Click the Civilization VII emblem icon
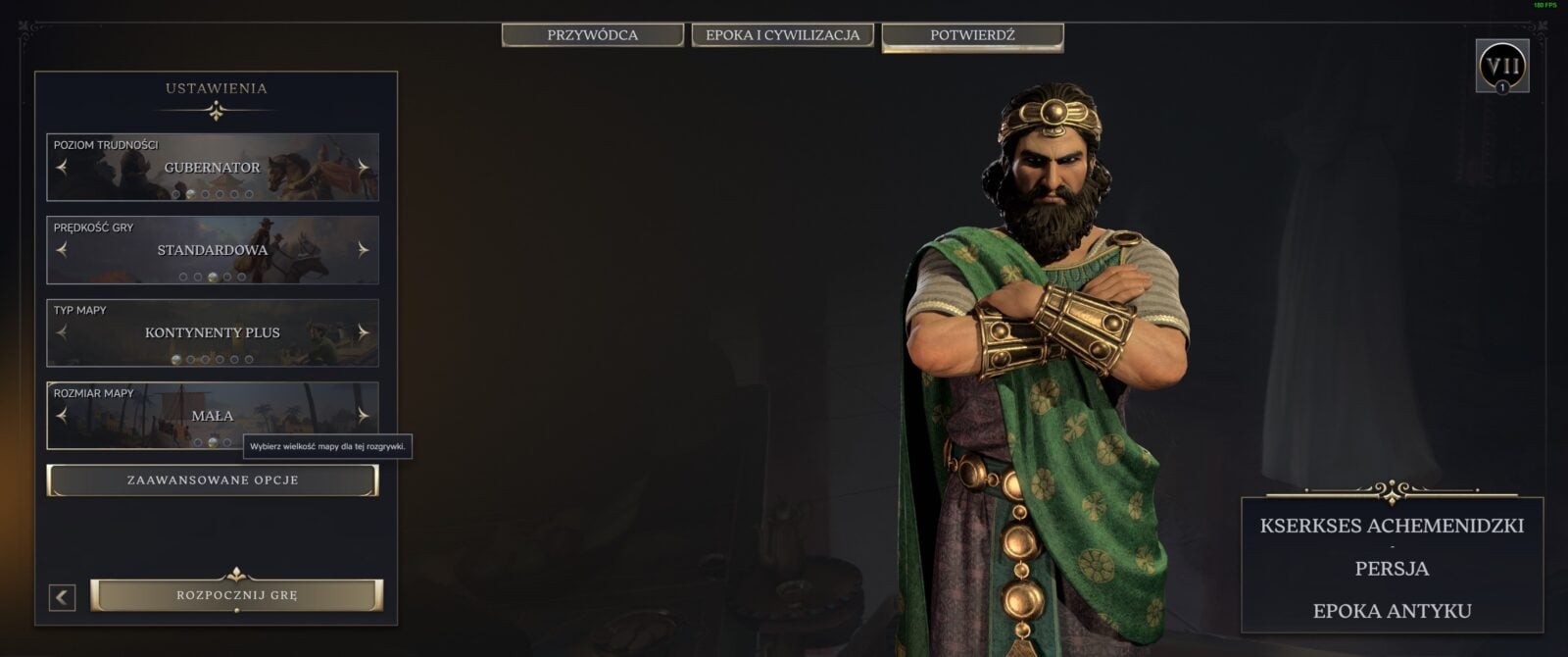This screenshot has height=657, width=1568. pyautogui.click(x=1501, y=67)
